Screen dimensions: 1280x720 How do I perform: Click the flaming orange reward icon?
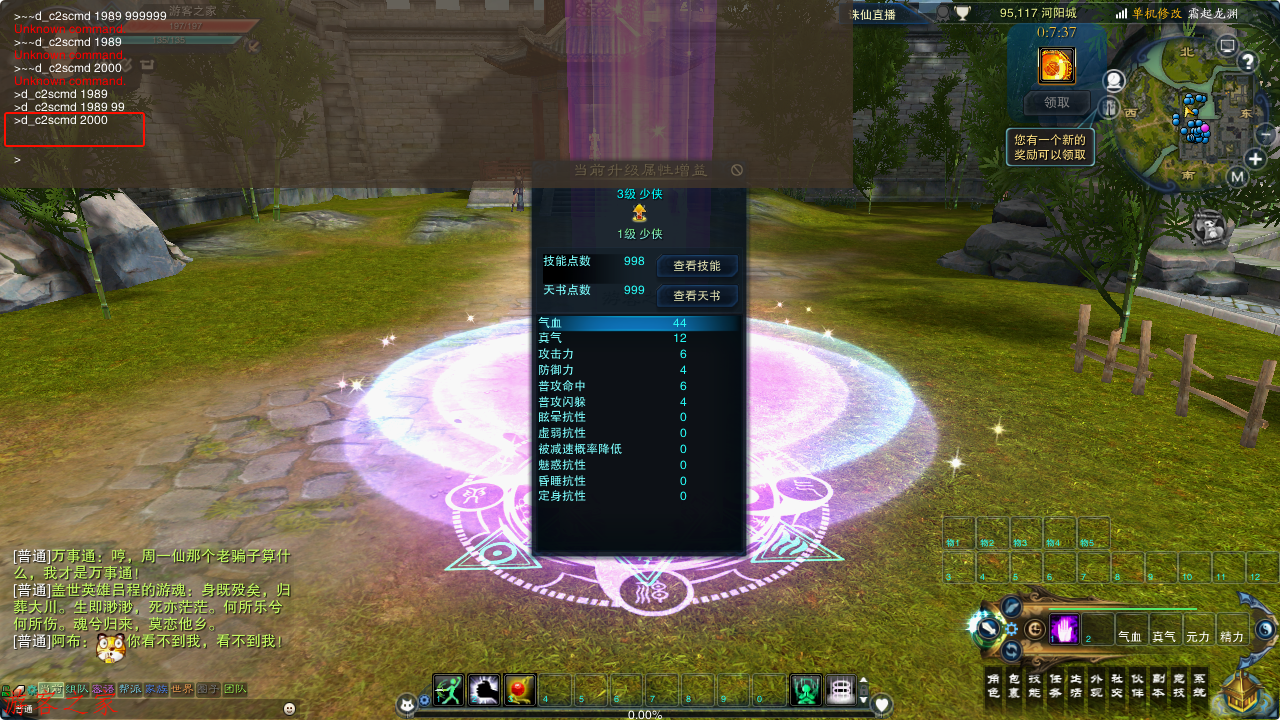point(1057,66)
